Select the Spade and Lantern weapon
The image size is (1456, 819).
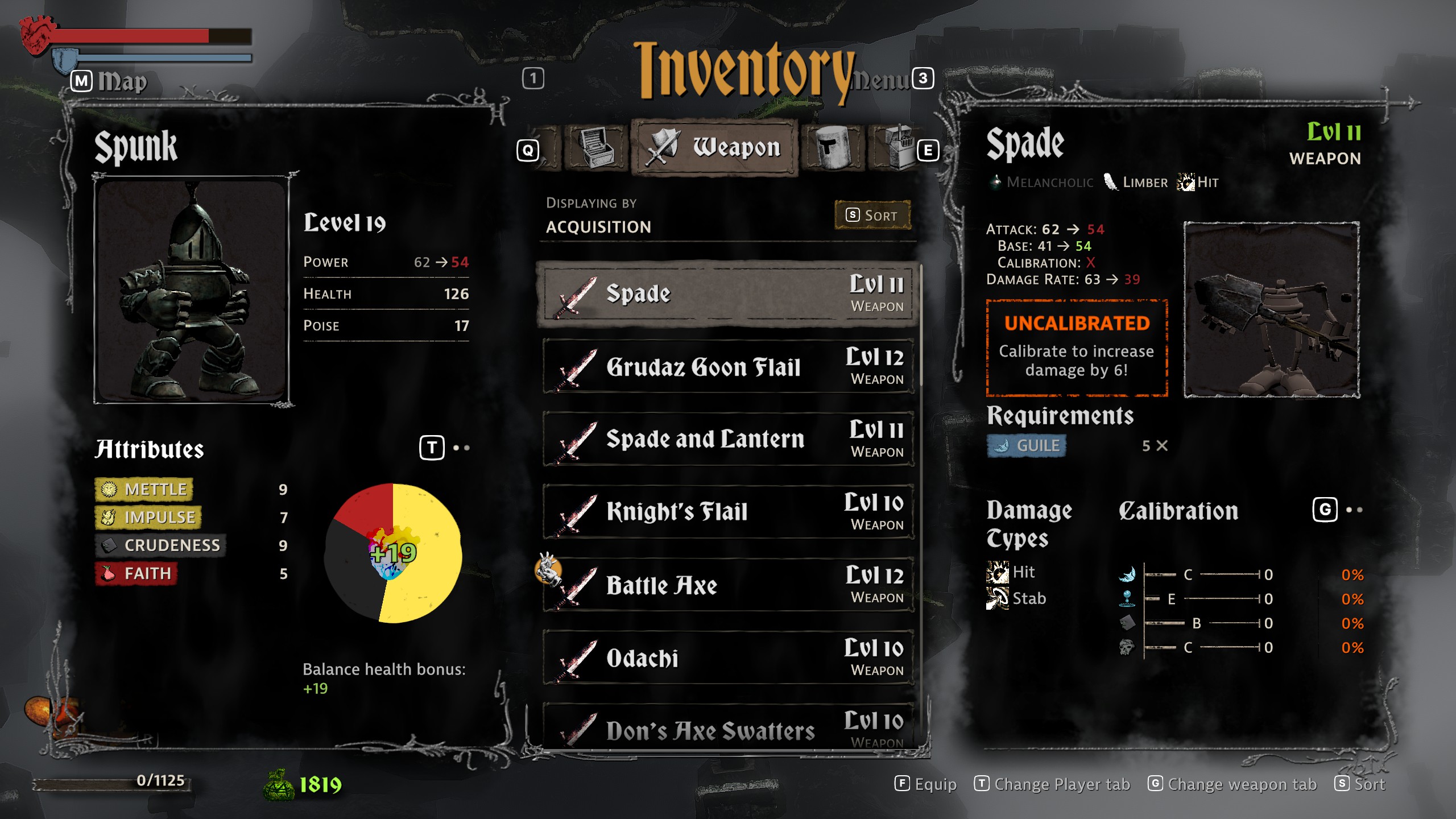727,439
